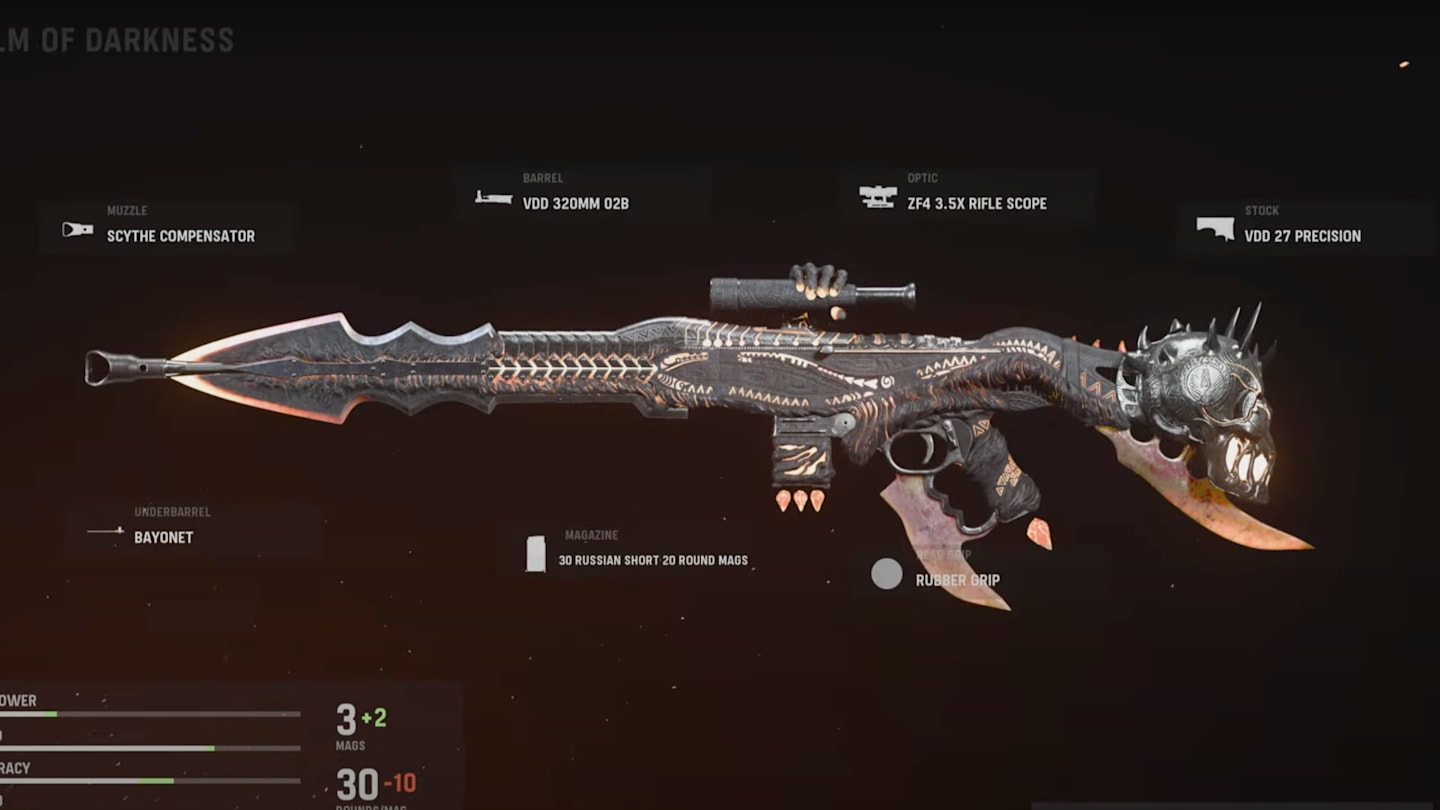Change the Rubber Grip rear grip
Image resolution: width=1440 pixels, height=810 pixels.
click(955, 574)
